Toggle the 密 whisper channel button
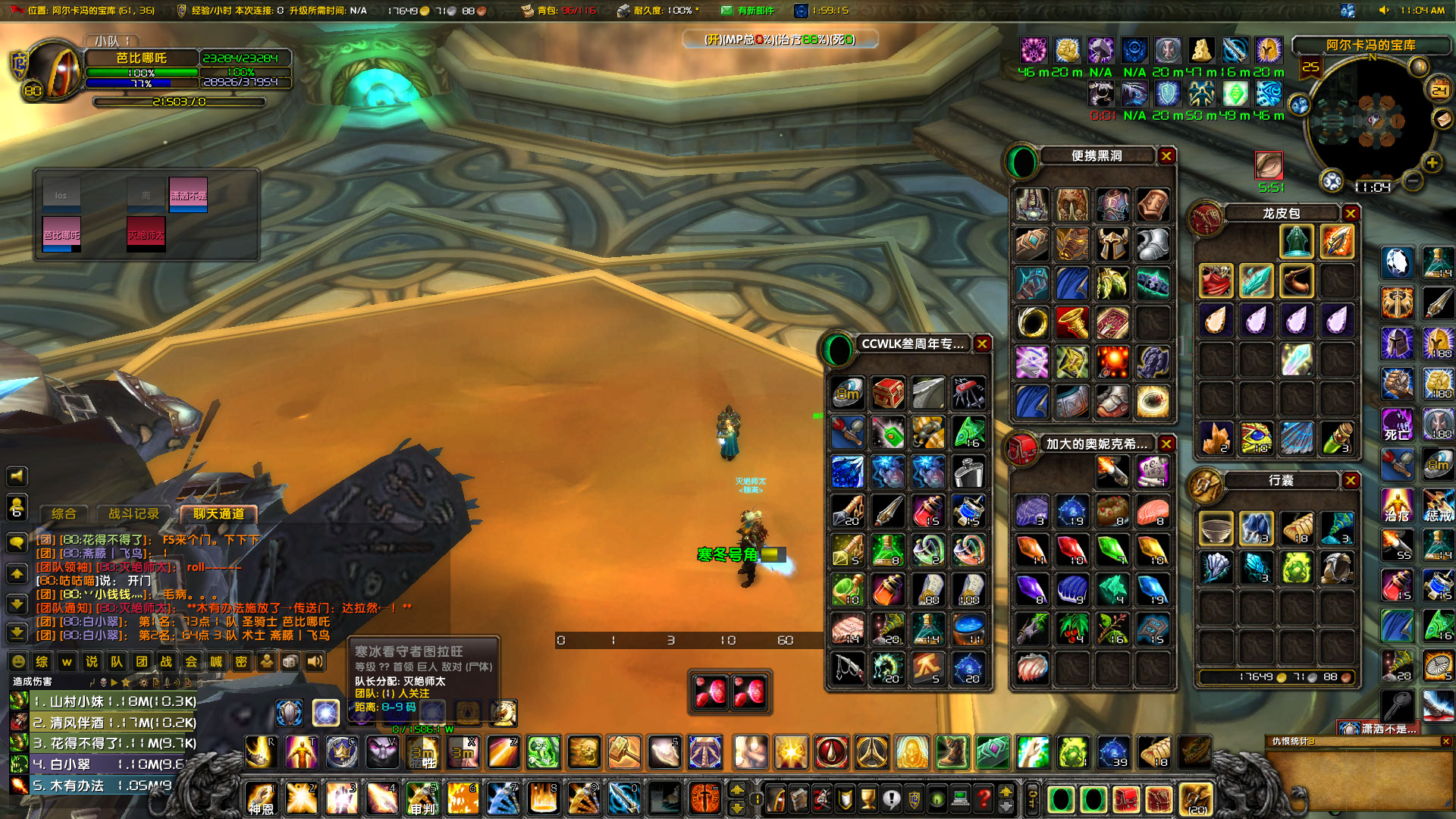Screen dimensions: 1456x819 [x=243, y=661]
